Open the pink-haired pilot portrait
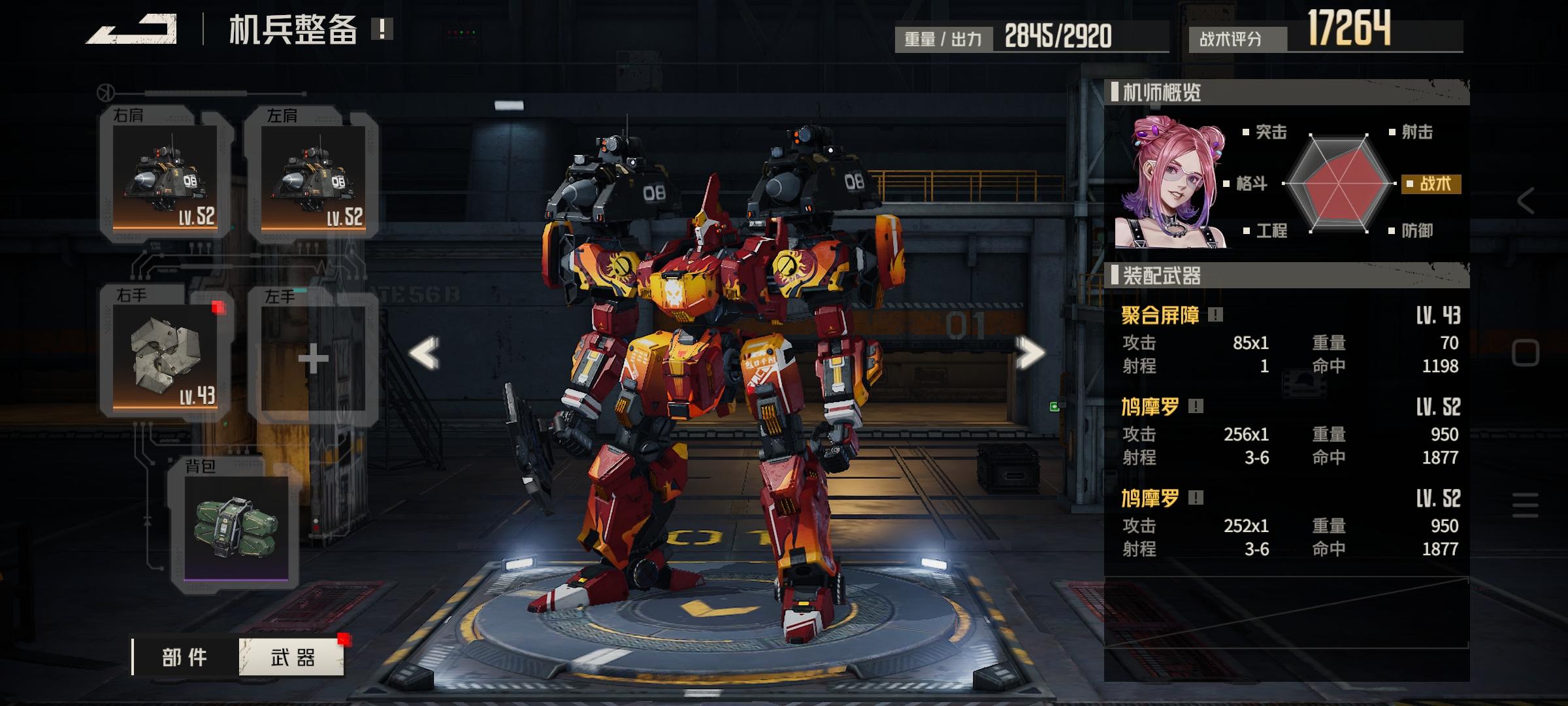Image resolution: width=1568 pixels, height=706 pixels. tap(1169, 183)
